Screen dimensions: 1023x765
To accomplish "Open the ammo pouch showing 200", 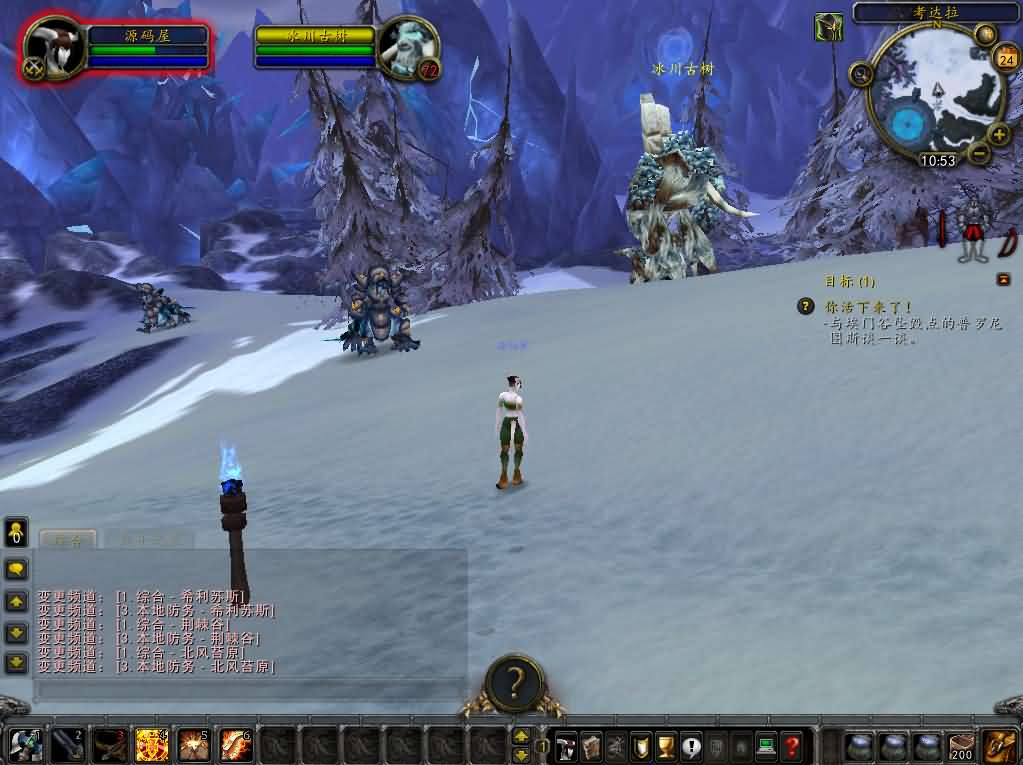I will coord(962,746).
